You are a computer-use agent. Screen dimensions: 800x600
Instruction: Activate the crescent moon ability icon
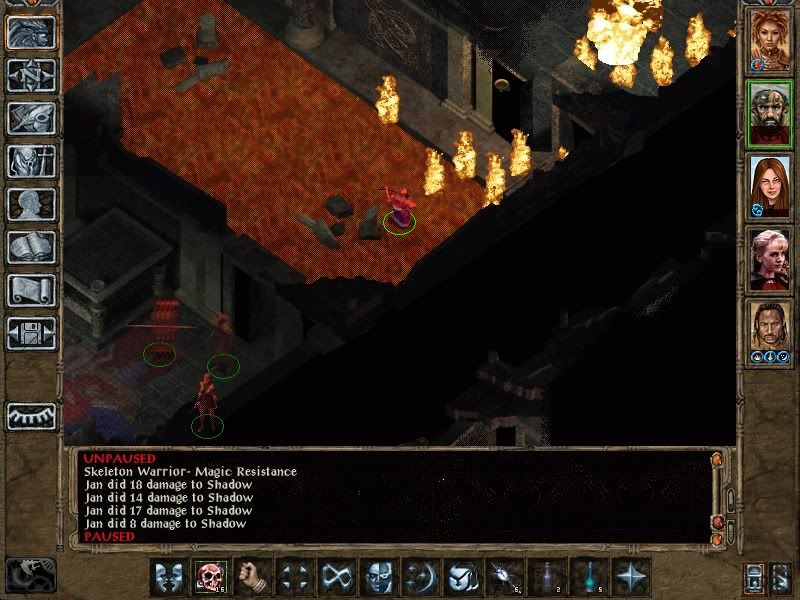(x=421, y=577)
